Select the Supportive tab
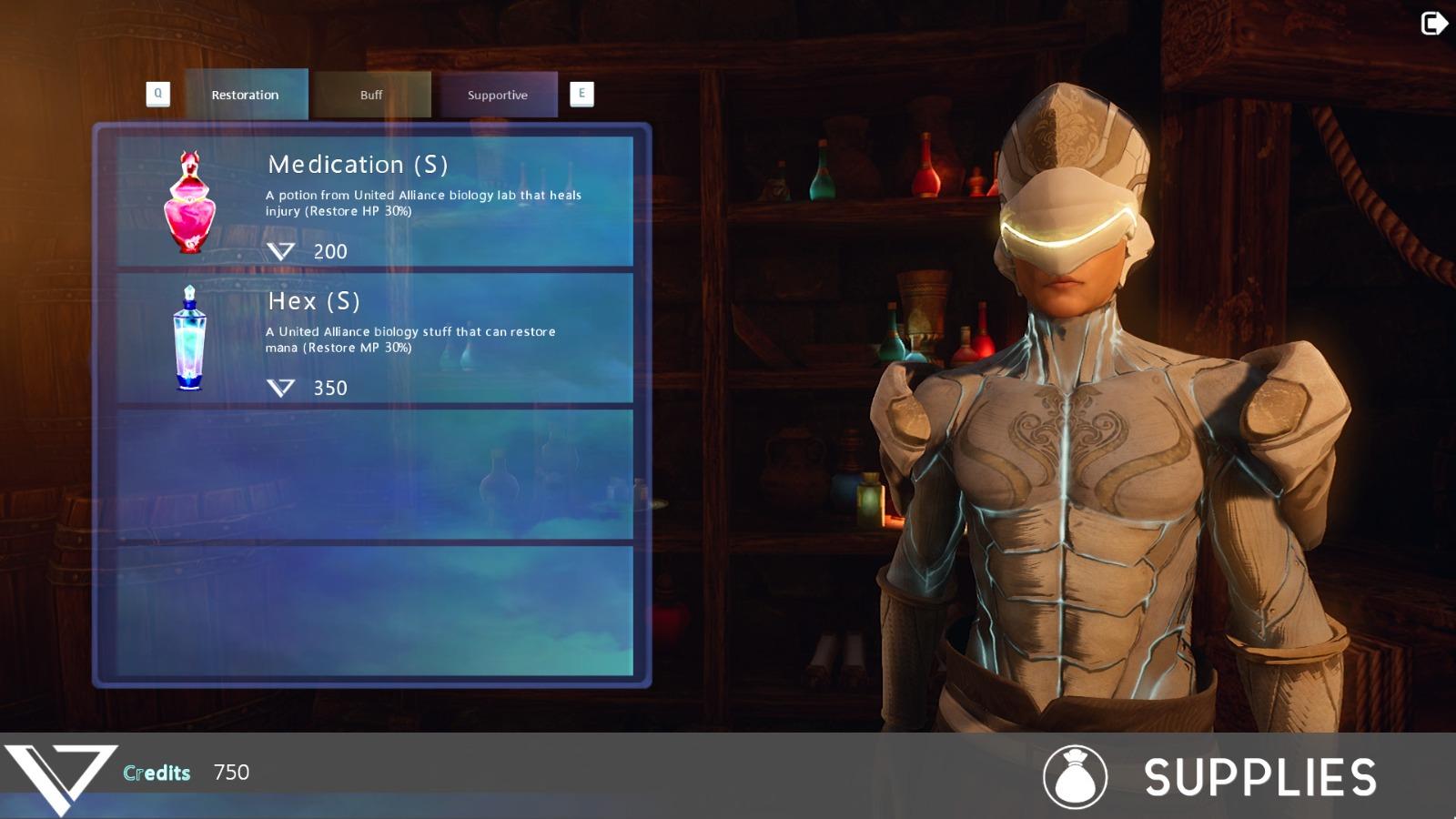The width and height of the screenshot is (1456, 819). click(498, 95)
